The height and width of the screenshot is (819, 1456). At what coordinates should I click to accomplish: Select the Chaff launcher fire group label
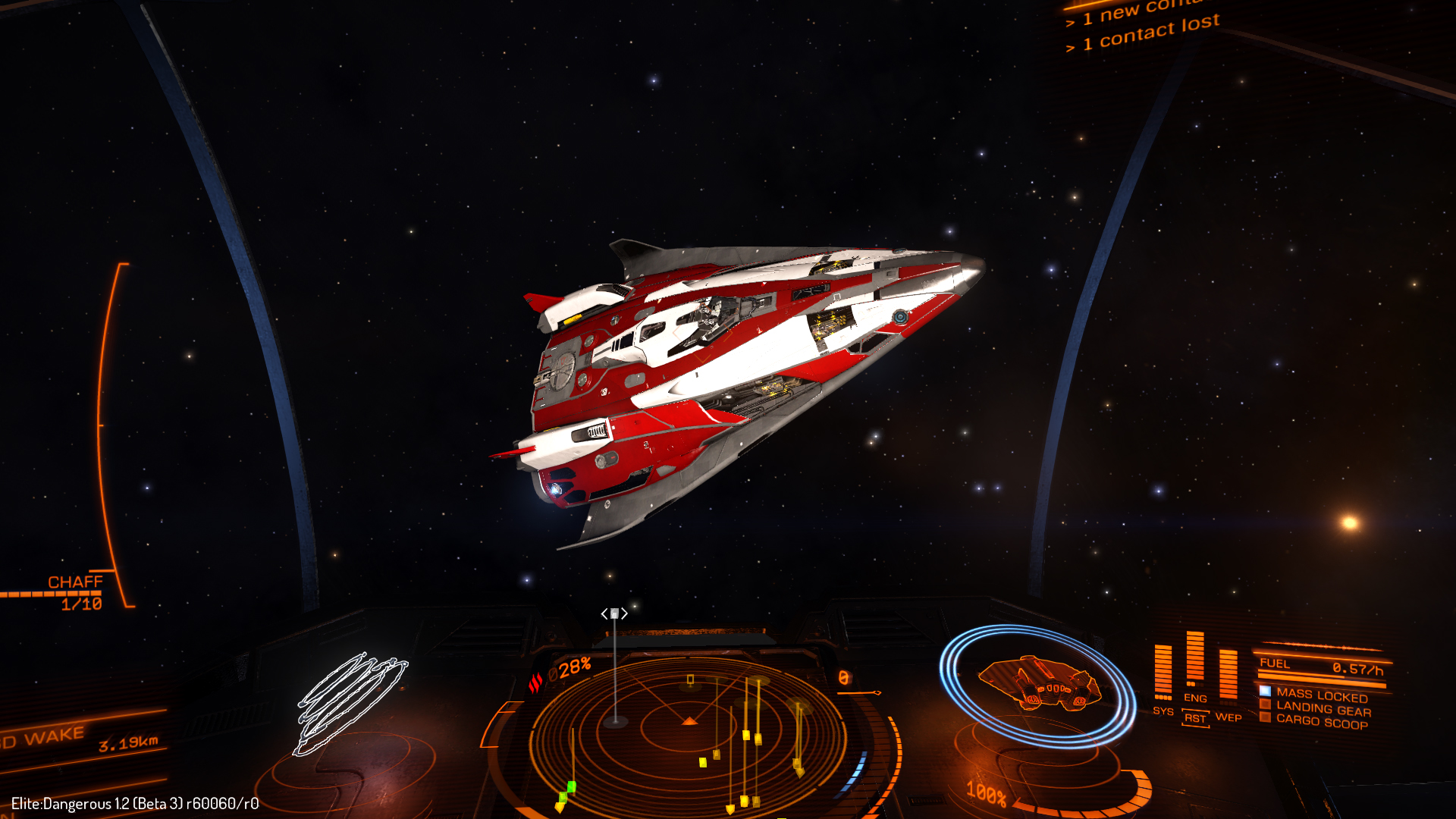click(75, 582)
